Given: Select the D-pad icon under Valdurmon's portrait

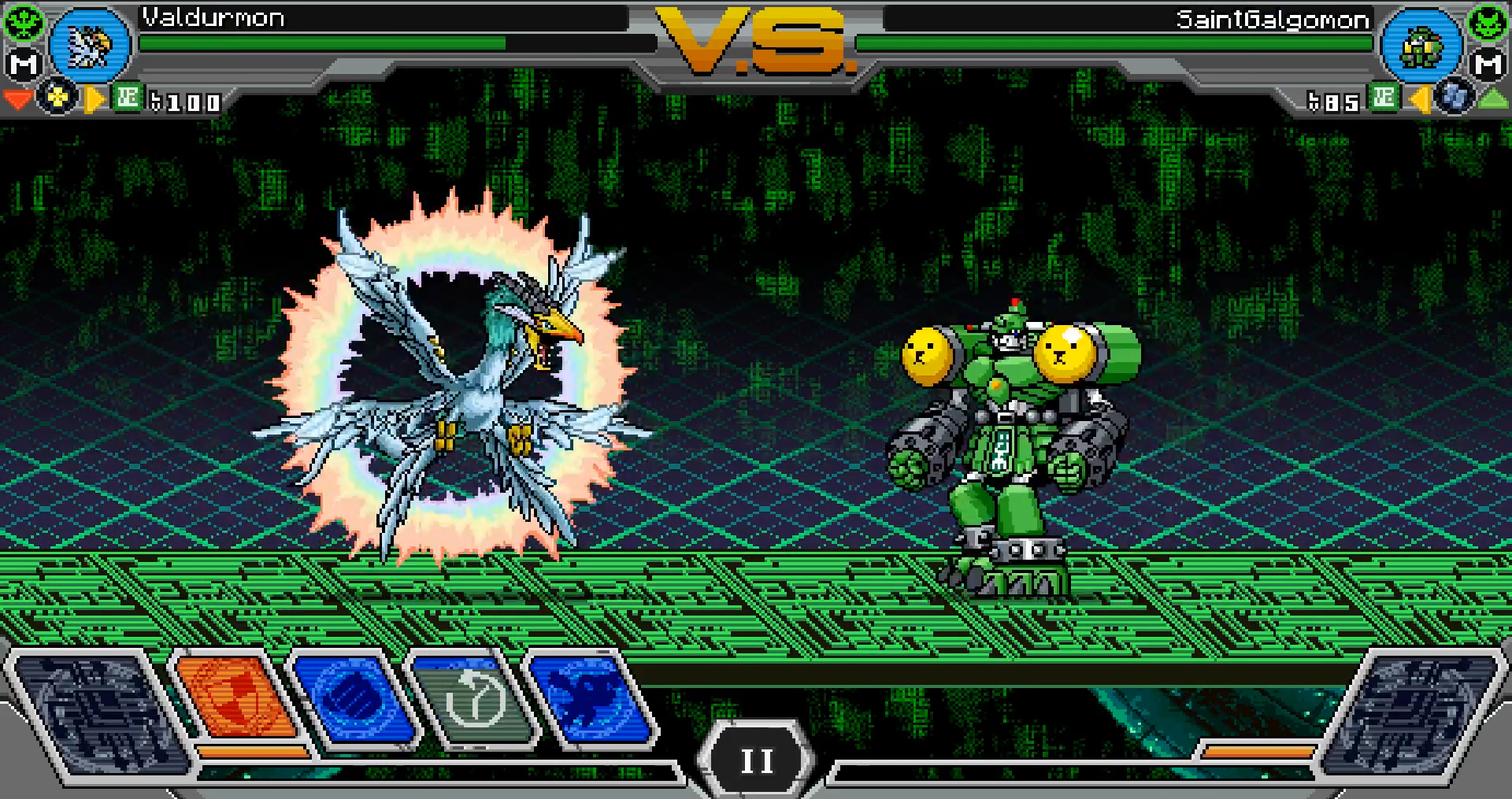Looking at the screenshot, I should (57, 98).
